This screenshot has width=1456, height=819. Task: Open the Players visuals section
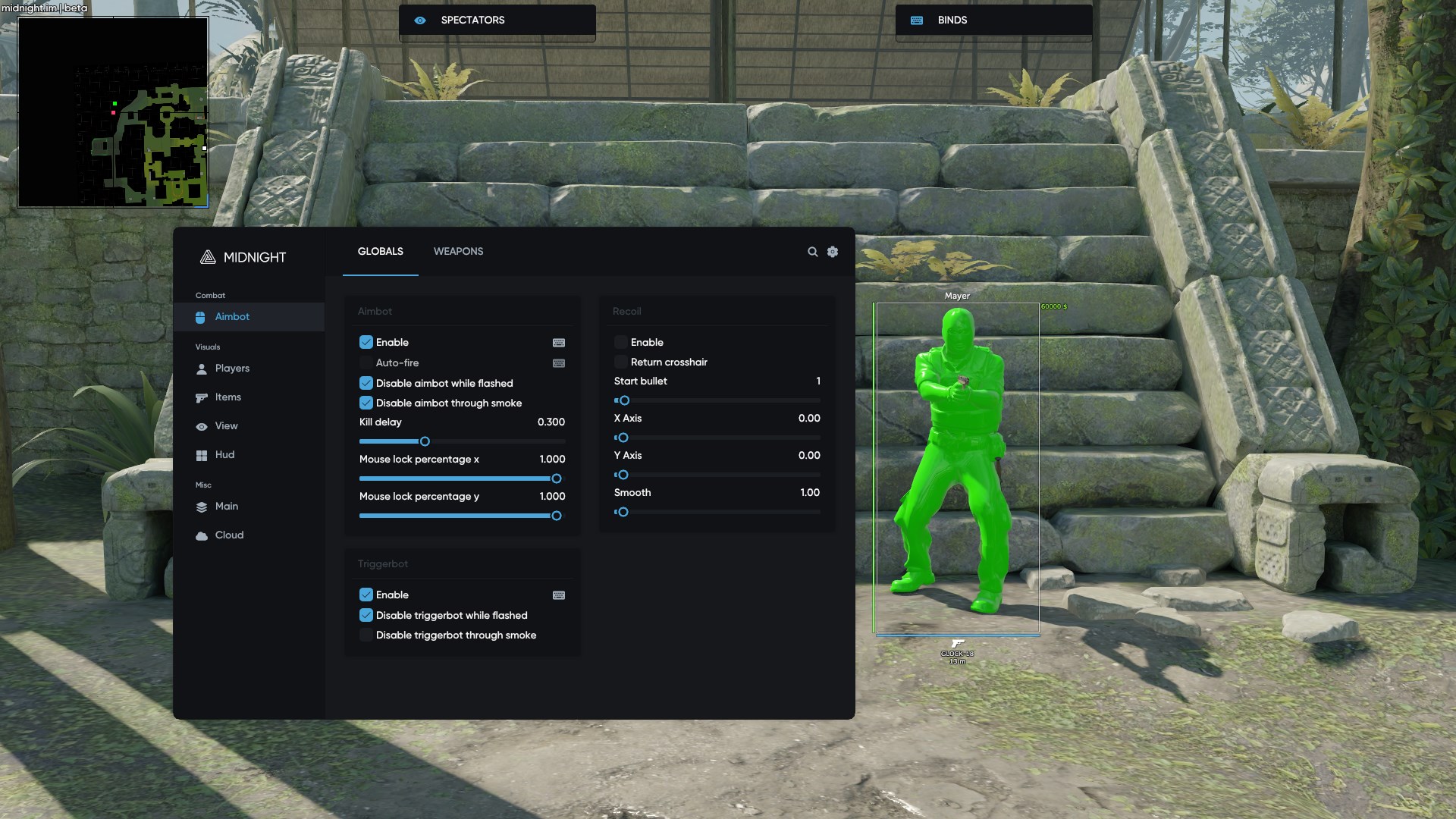pos(232,369)
